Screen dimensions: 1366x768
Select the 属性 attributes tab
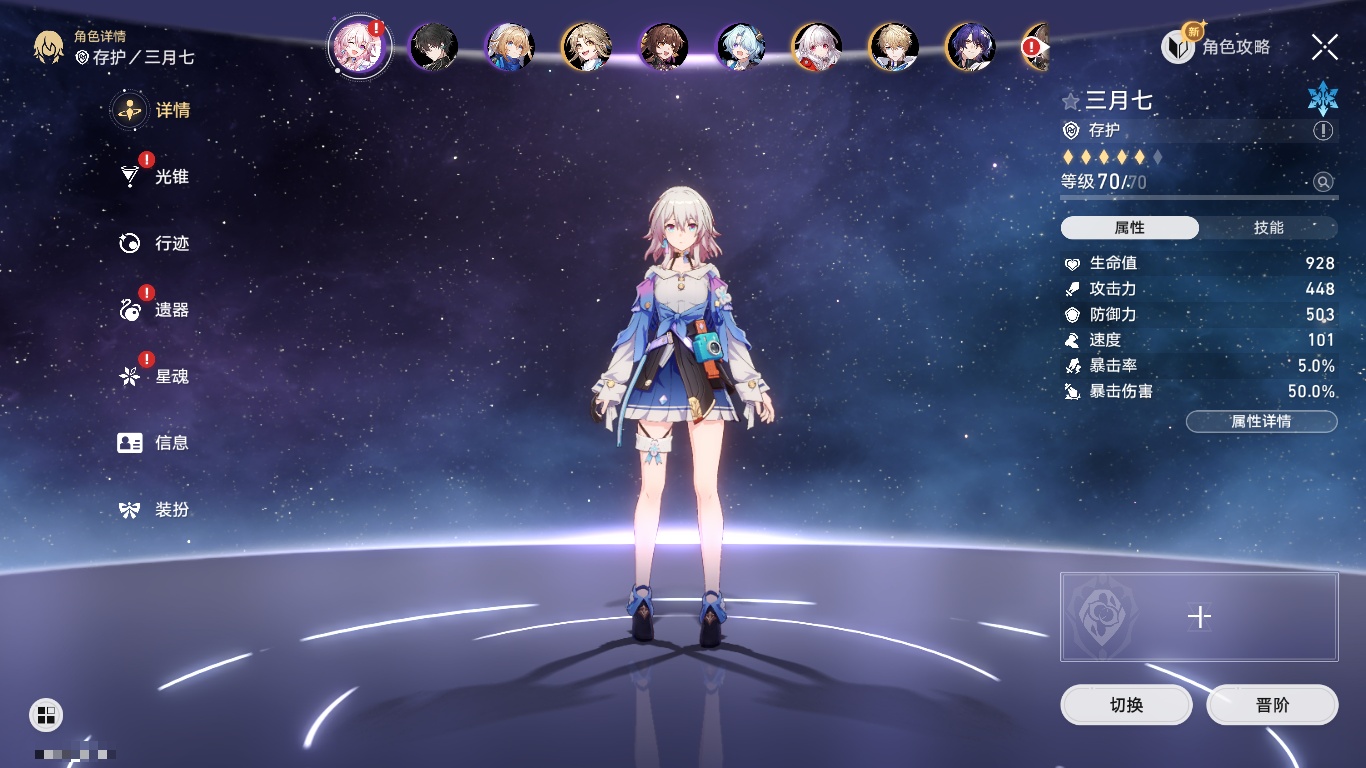1129,228
